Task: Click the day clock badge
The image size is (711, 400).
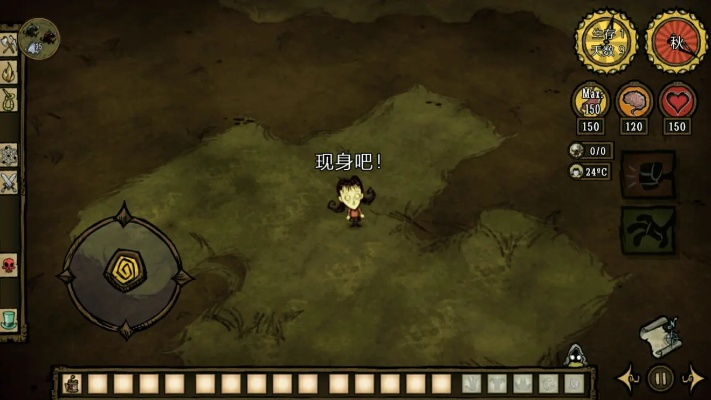Action: (605, 41)
